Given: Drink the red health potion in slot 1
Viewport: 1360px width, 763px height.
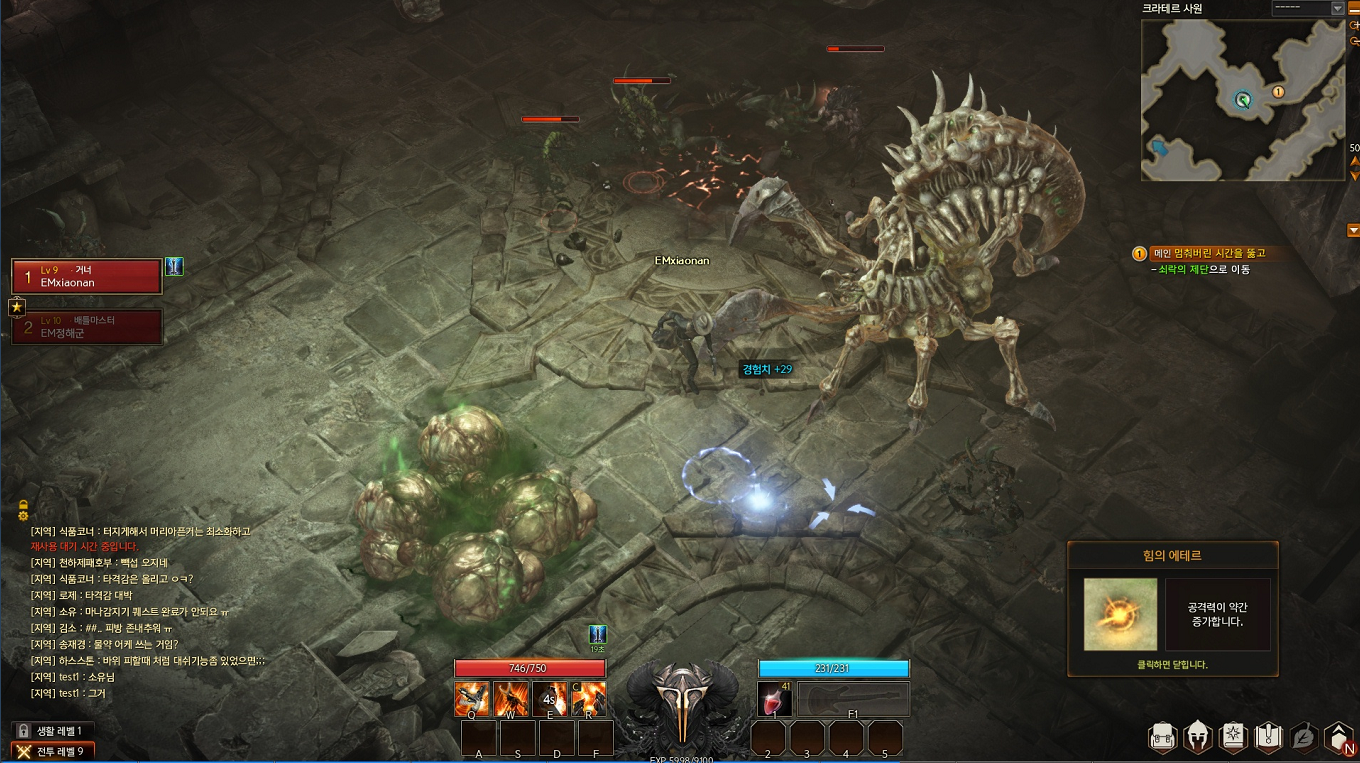Looking at the screenshot, I should click(775, 699).
